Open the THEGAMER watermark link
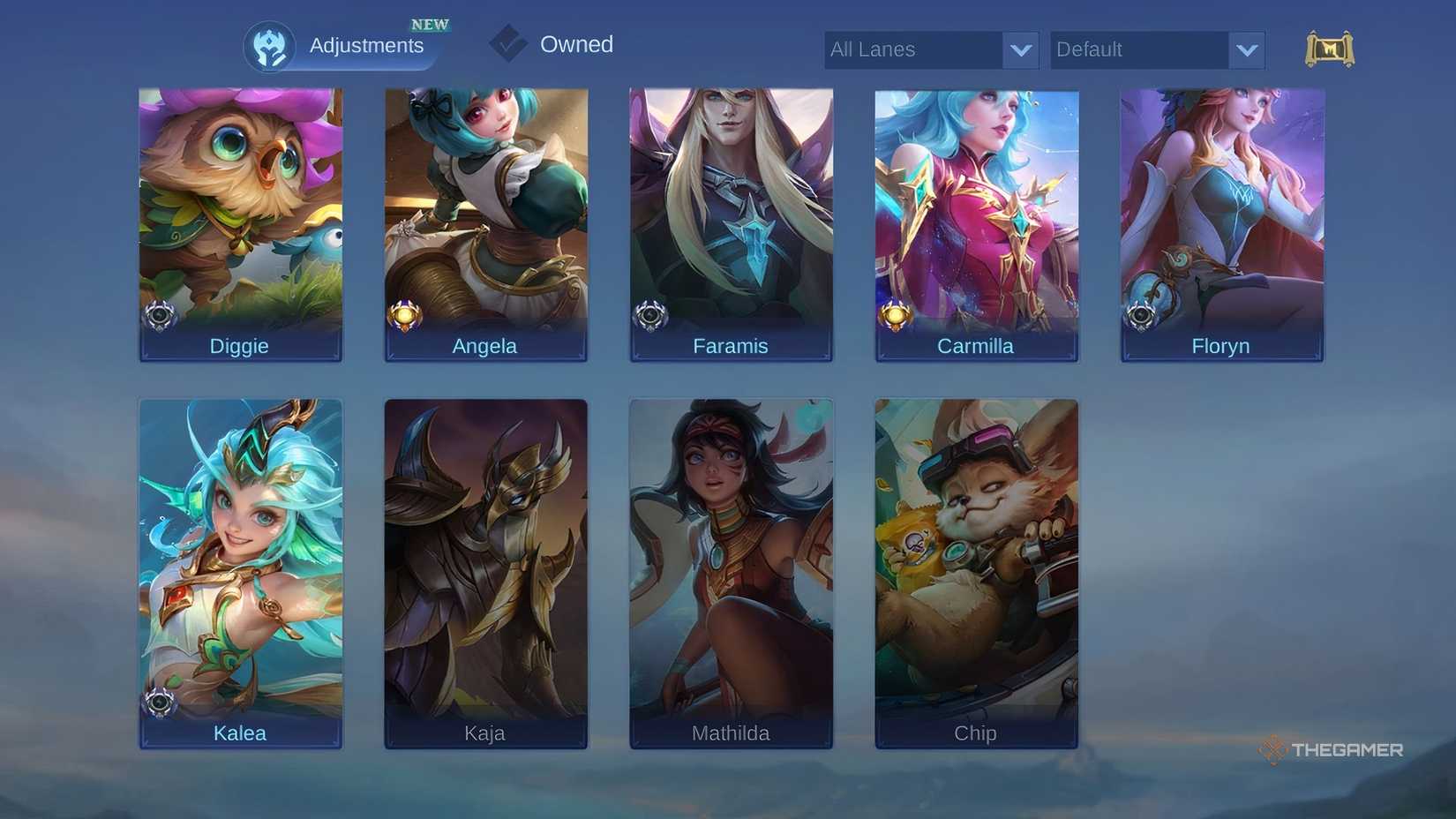Screen dimensions: 1456x819 pos(1332,750)
